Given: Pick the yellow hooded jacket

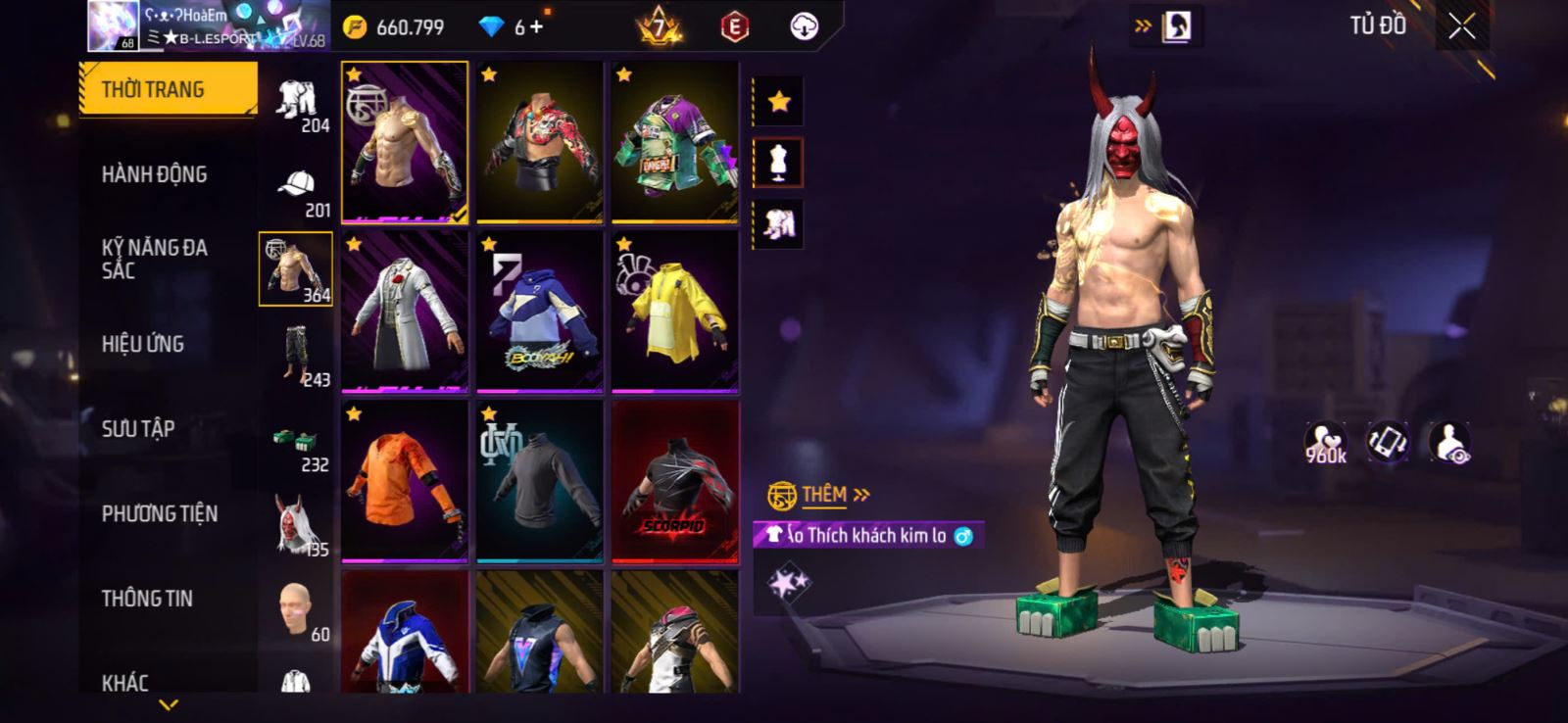Looking at the screenshot, I should (675, 312).
